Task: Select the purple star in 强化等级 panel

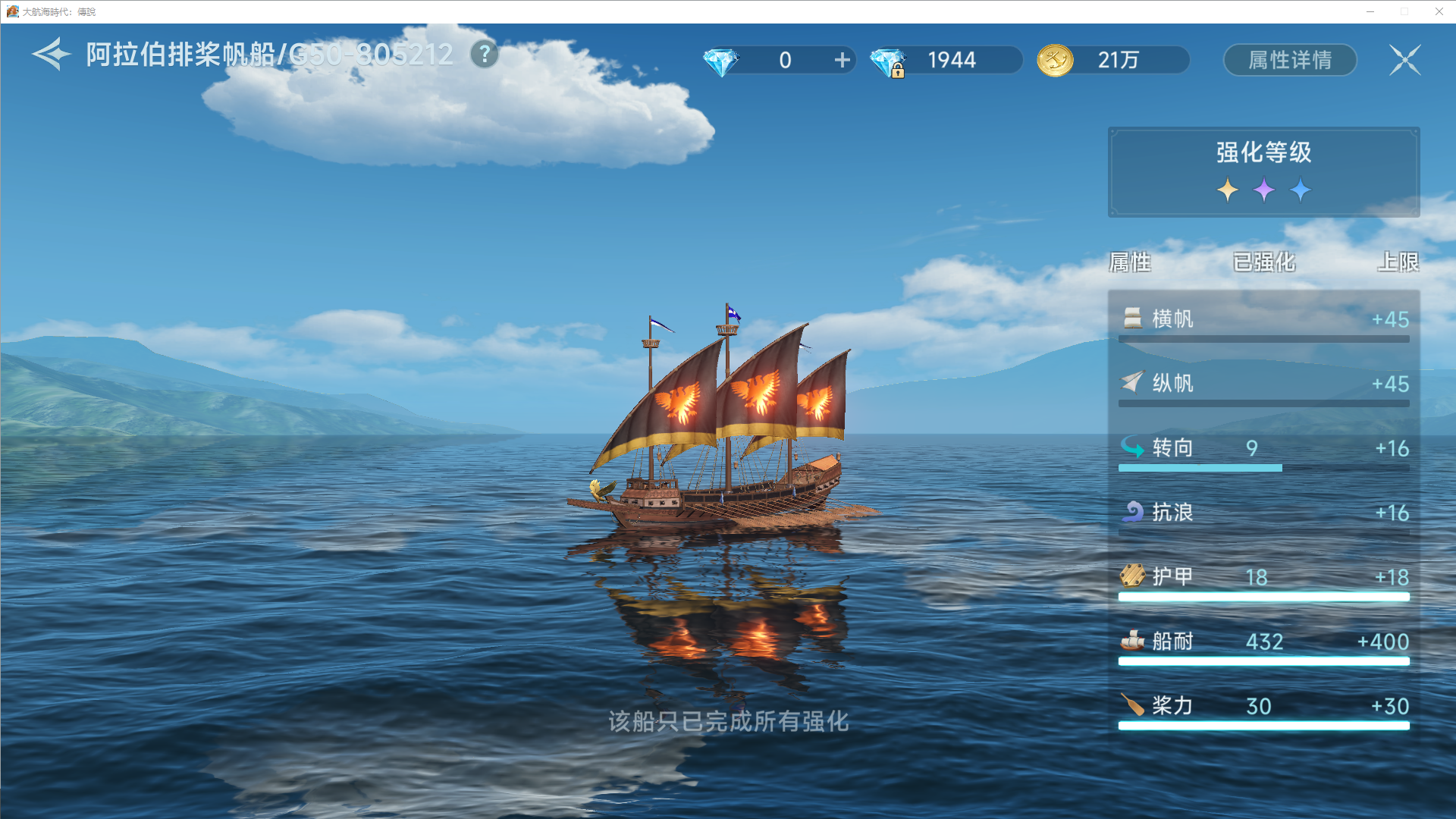Action: (x=1263, y=190)
